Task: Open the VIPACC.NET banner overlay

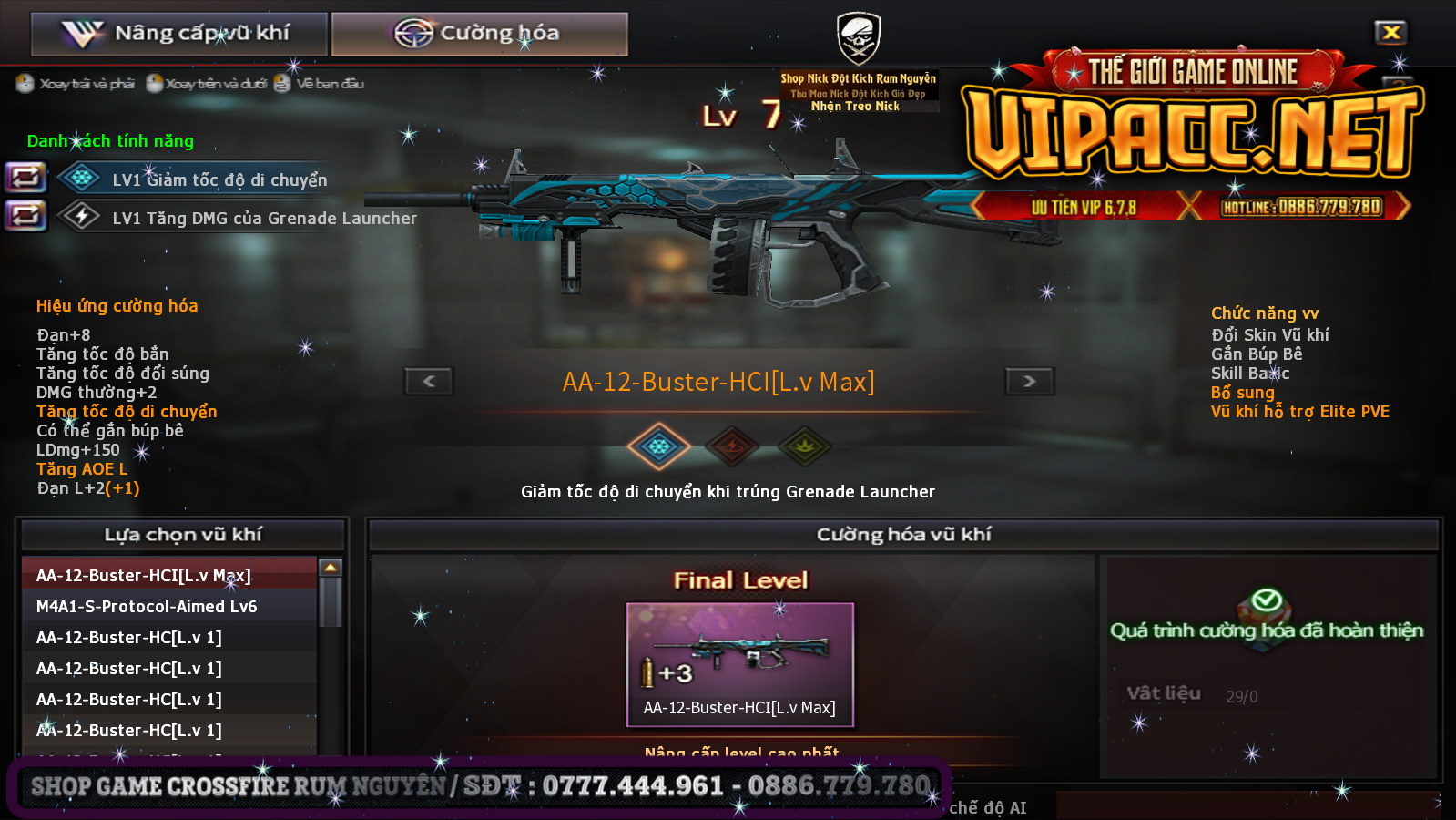Action: (x=1191, y=137)
